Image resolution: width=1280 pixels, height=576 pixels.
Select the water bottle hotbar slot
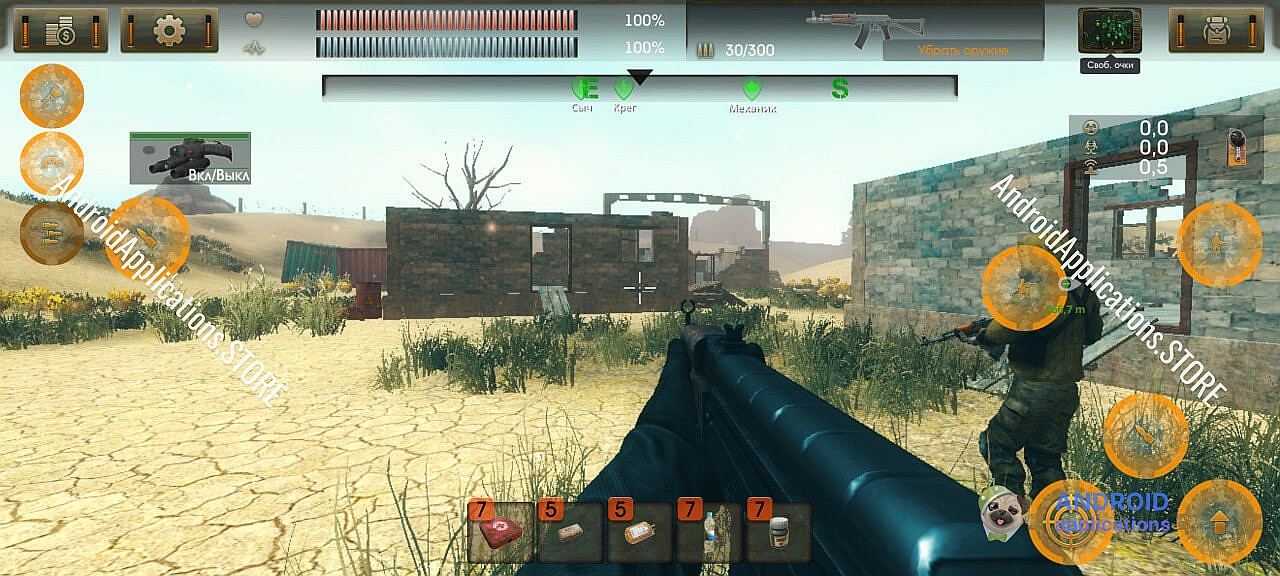pyautogui.click(x=709, y=532)
